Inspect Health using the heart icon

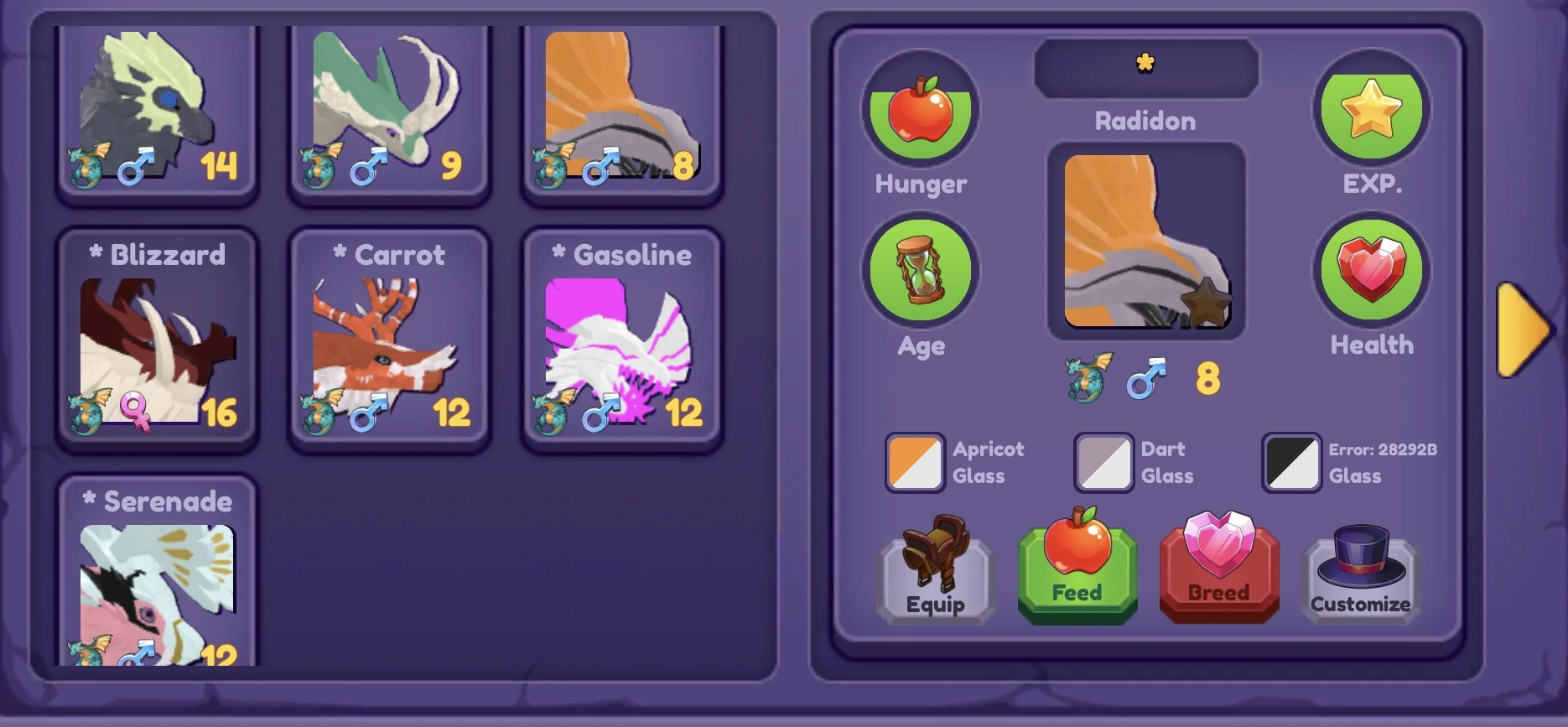(x=1370, y=269)
